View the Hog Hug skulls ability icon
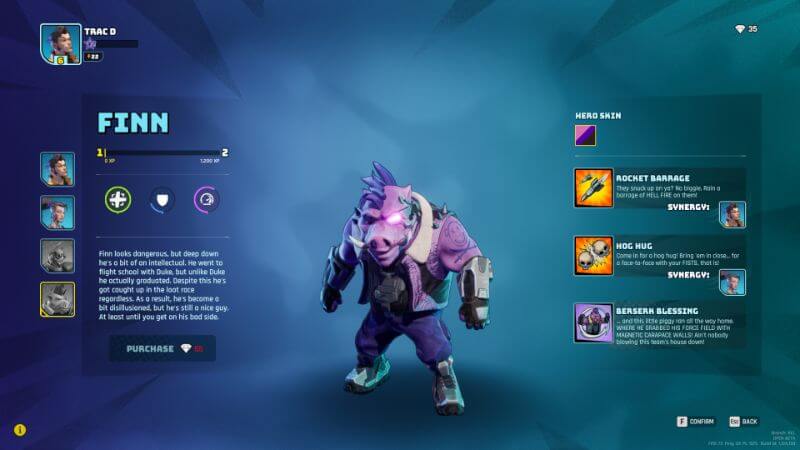Screen dimensions: 800x450 (593, 255)
